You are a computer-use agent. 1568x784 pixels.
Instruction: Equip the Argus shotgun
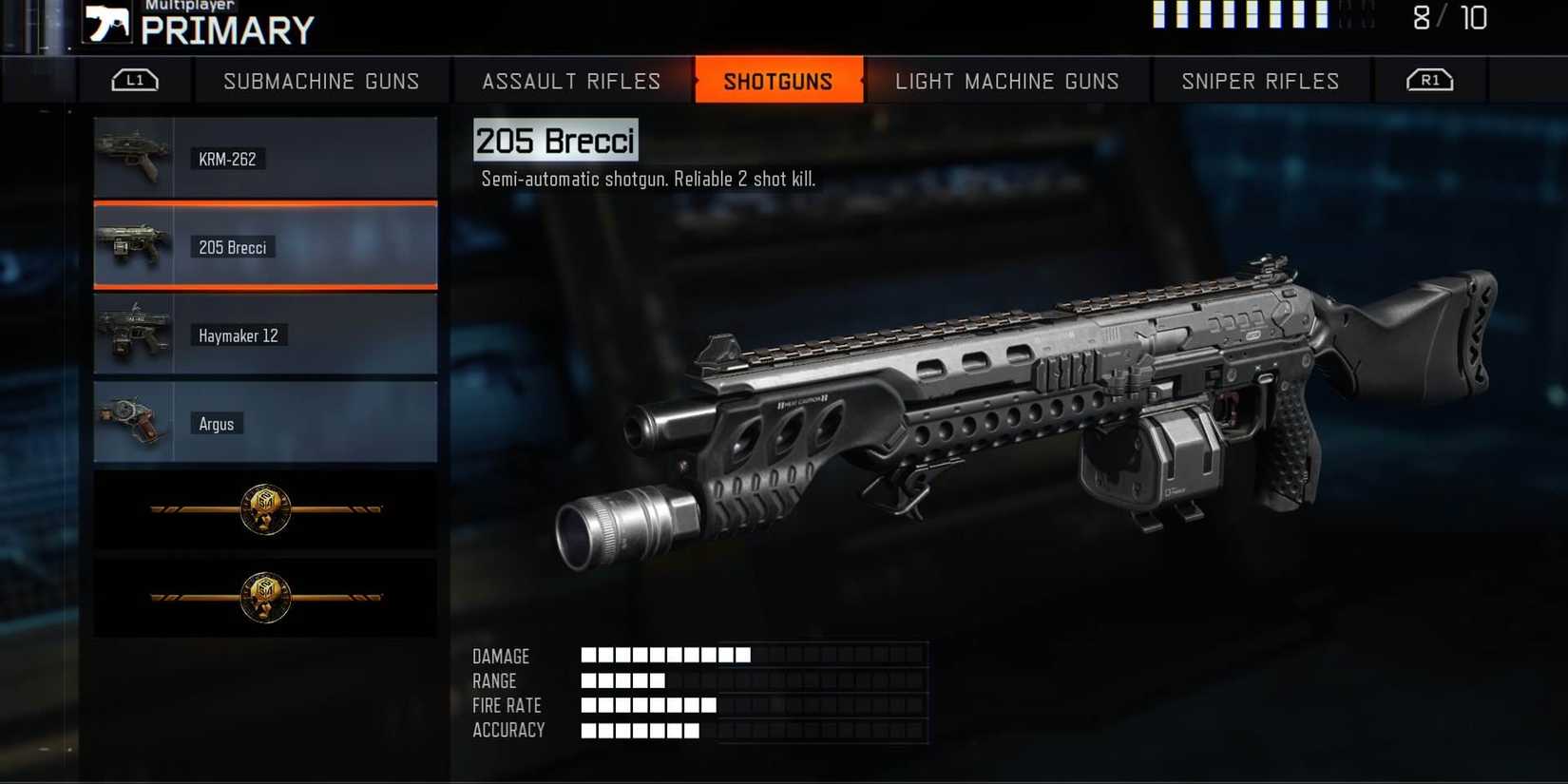point(265,424)
